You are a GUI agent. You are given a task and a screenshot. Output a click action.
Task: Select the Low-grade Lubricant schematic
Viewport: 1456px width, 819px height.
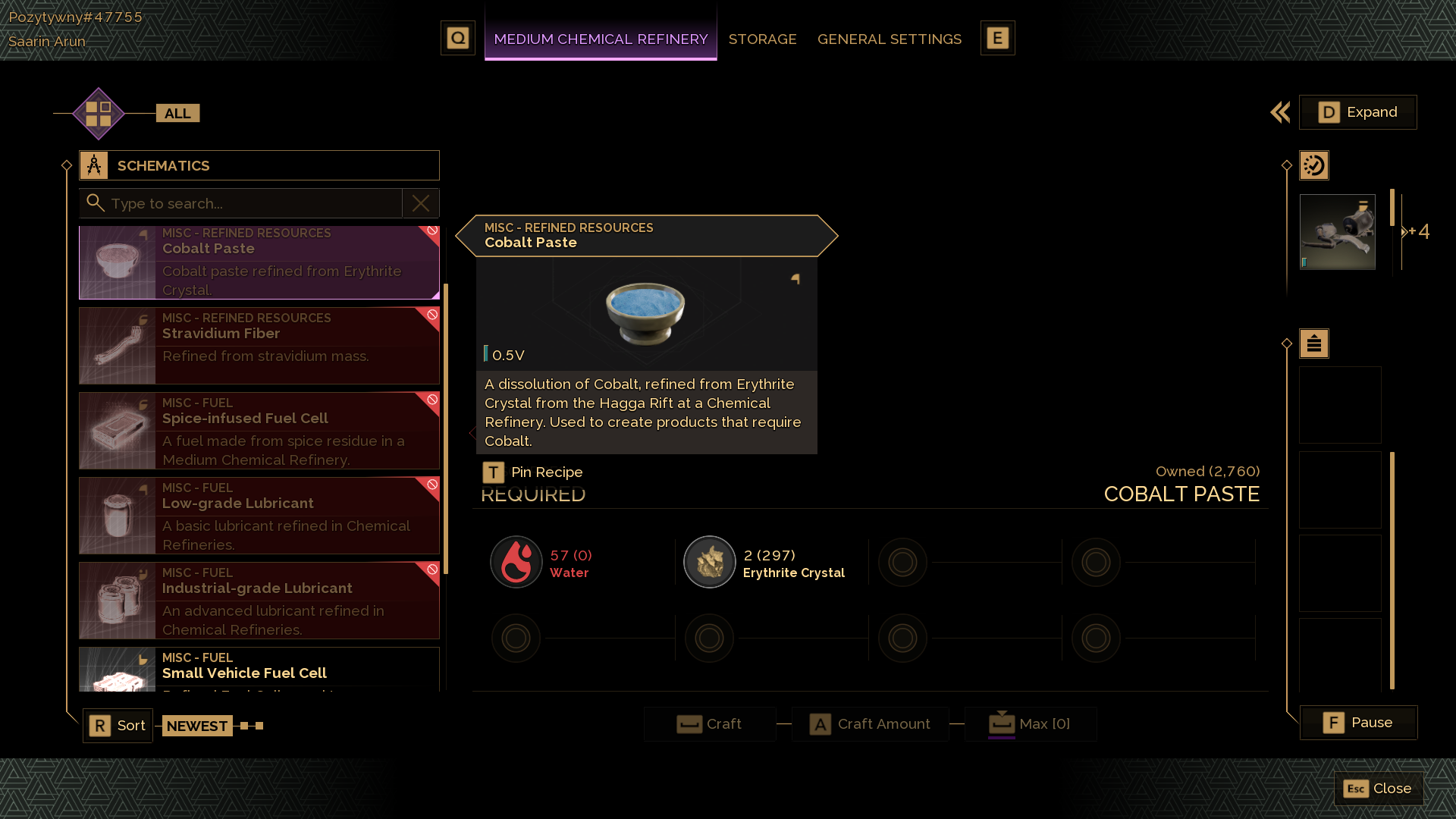point(259,515)
